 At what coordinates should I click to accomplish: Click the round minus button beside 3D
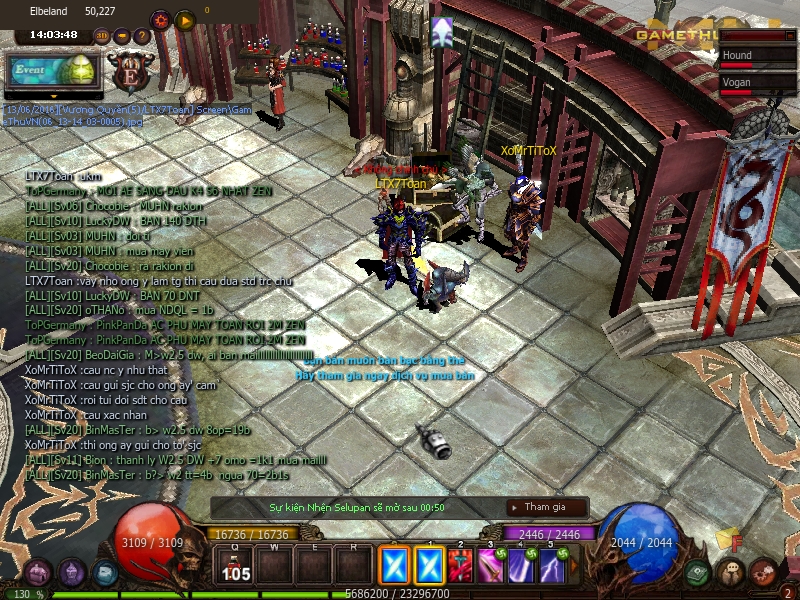pos(122,36)
